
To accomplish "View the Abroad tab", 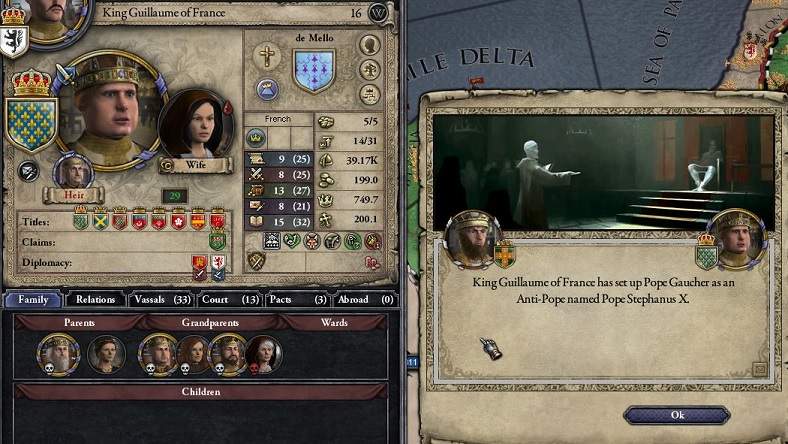I will click(364, 299).
